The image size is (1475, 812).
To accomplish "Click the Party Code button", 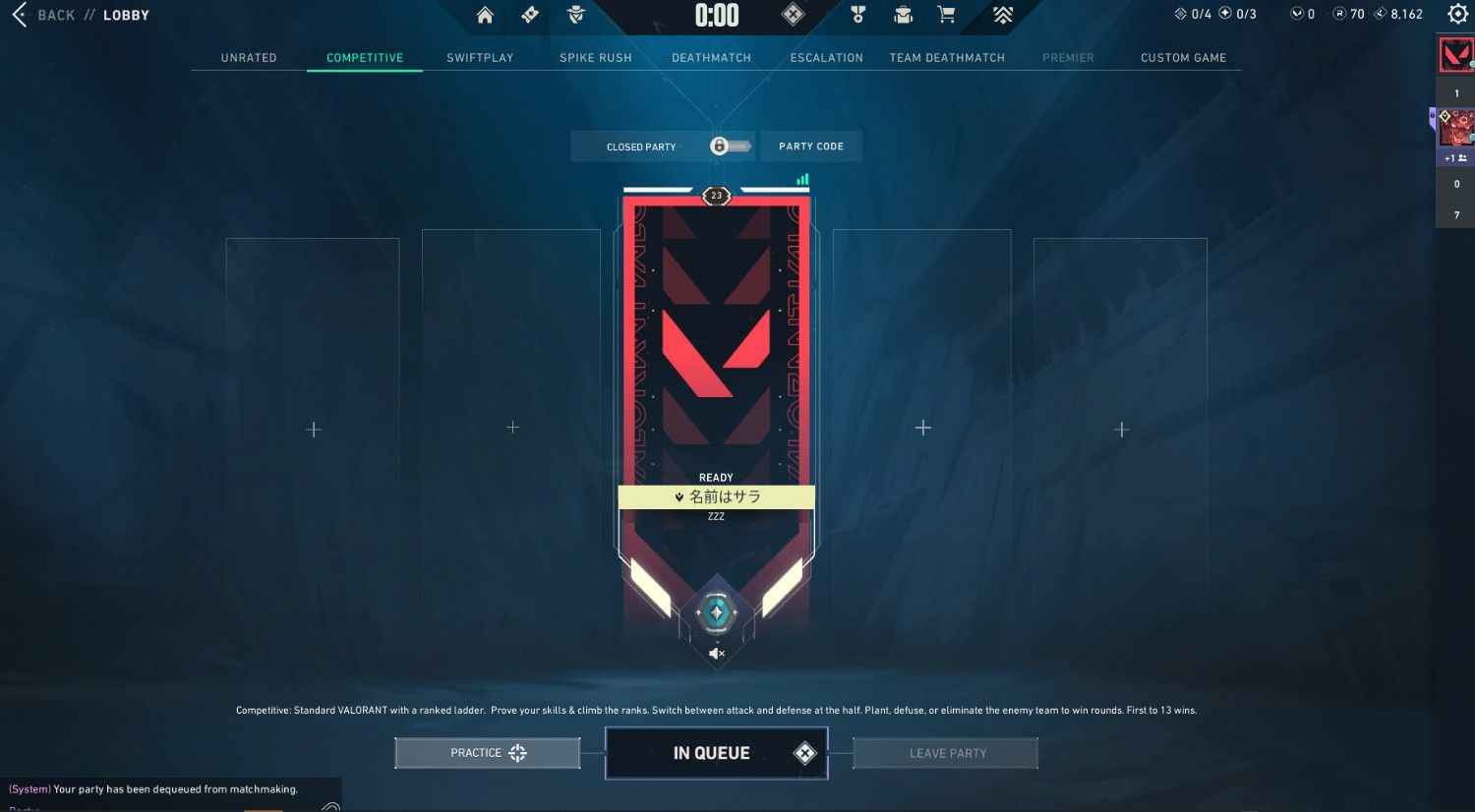I will click(x=811, y=145).
